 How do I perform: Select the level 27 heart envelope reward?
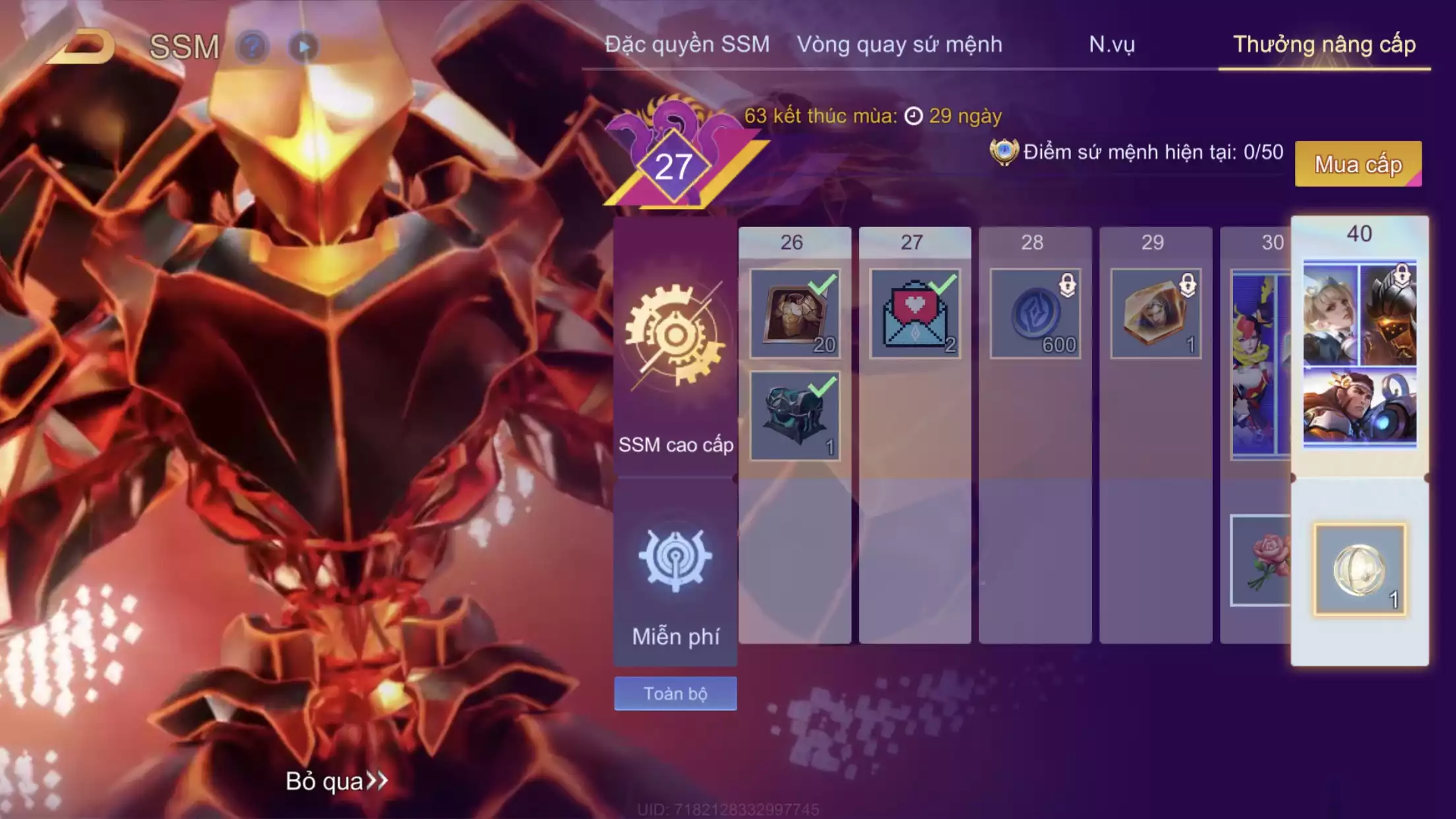pos(915,314)
